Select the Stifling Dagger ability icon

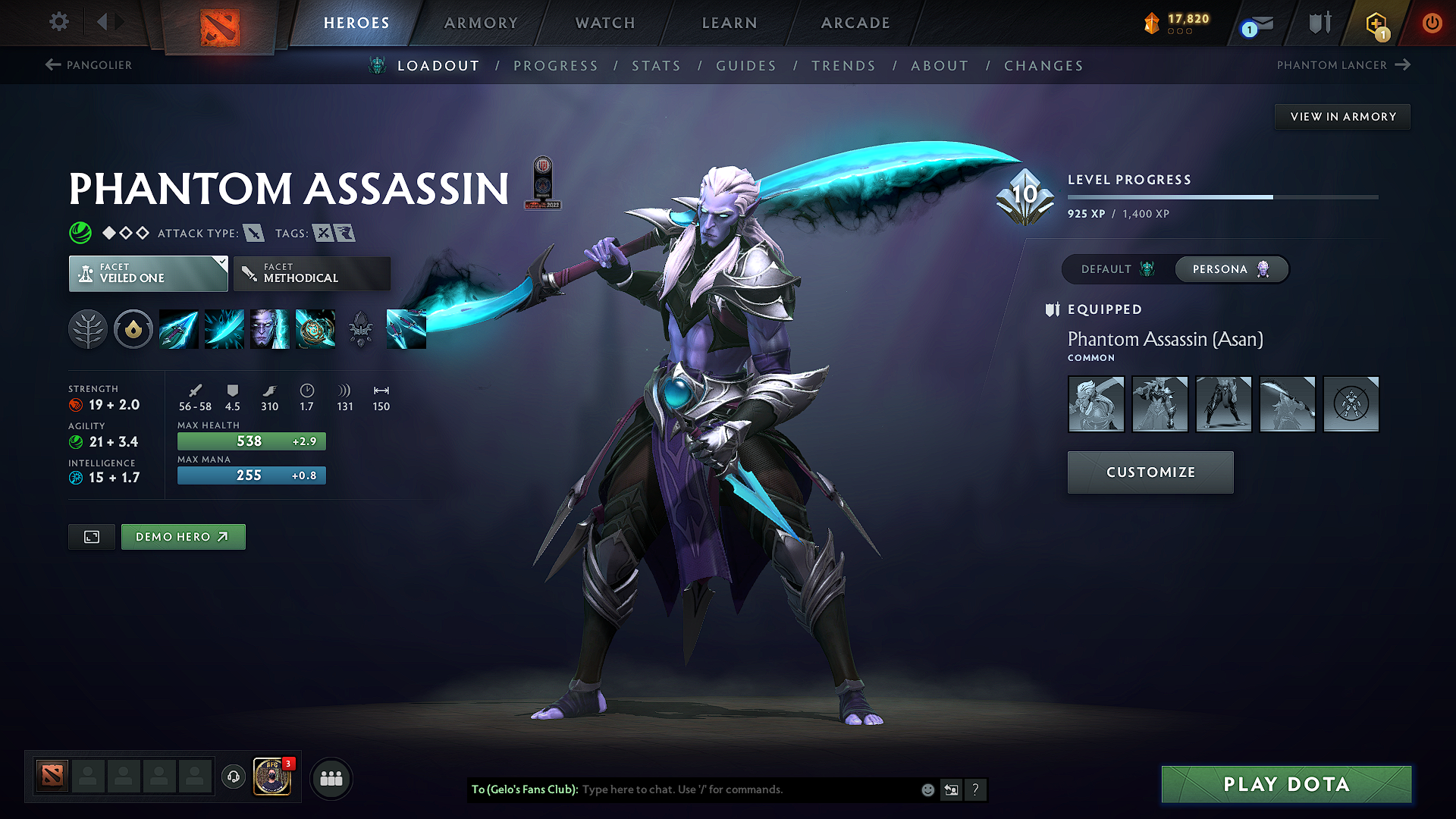(178, 329)
